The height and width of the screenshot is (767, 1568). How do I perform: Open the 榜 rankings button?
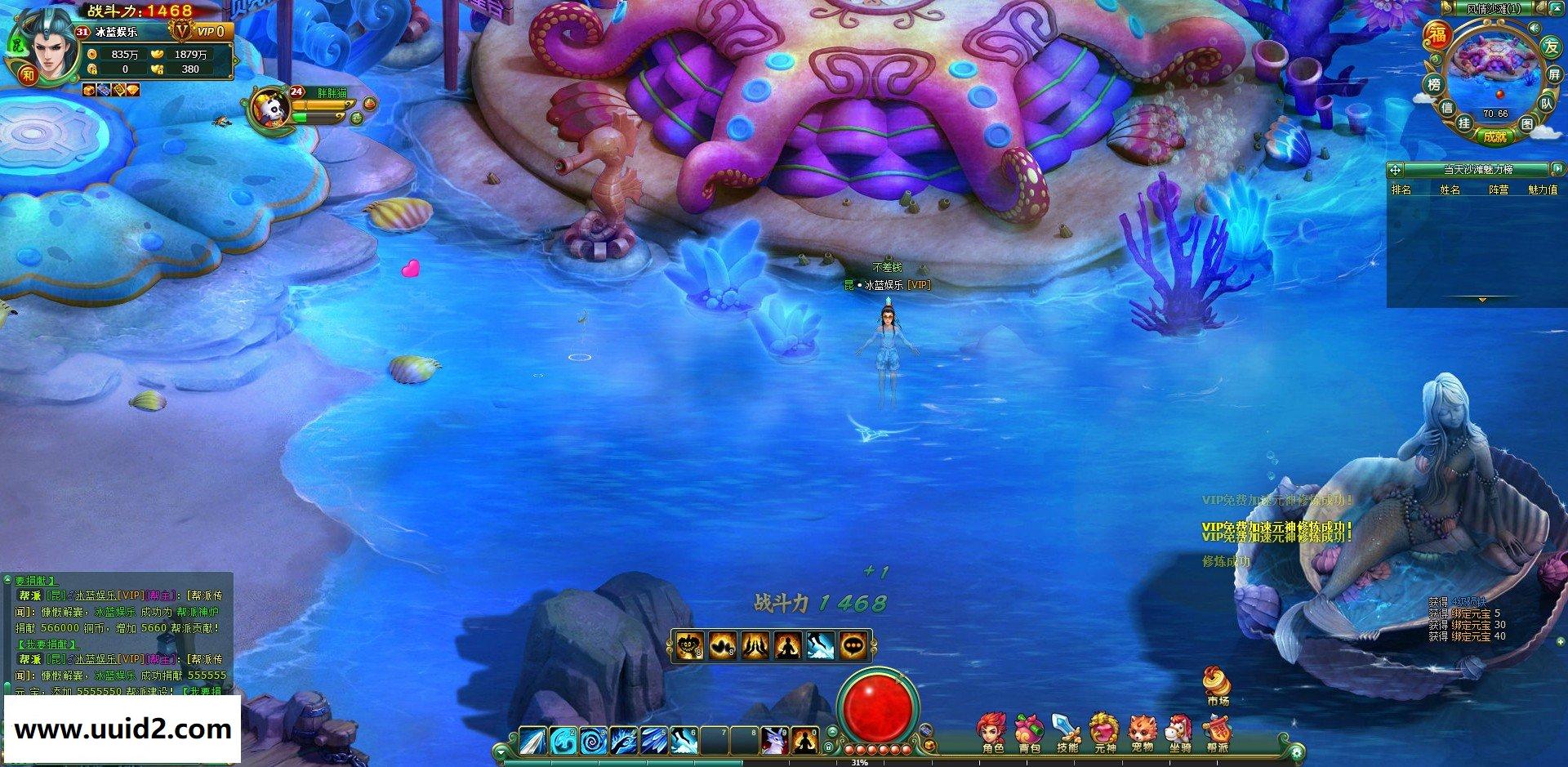coord(1434,85)
